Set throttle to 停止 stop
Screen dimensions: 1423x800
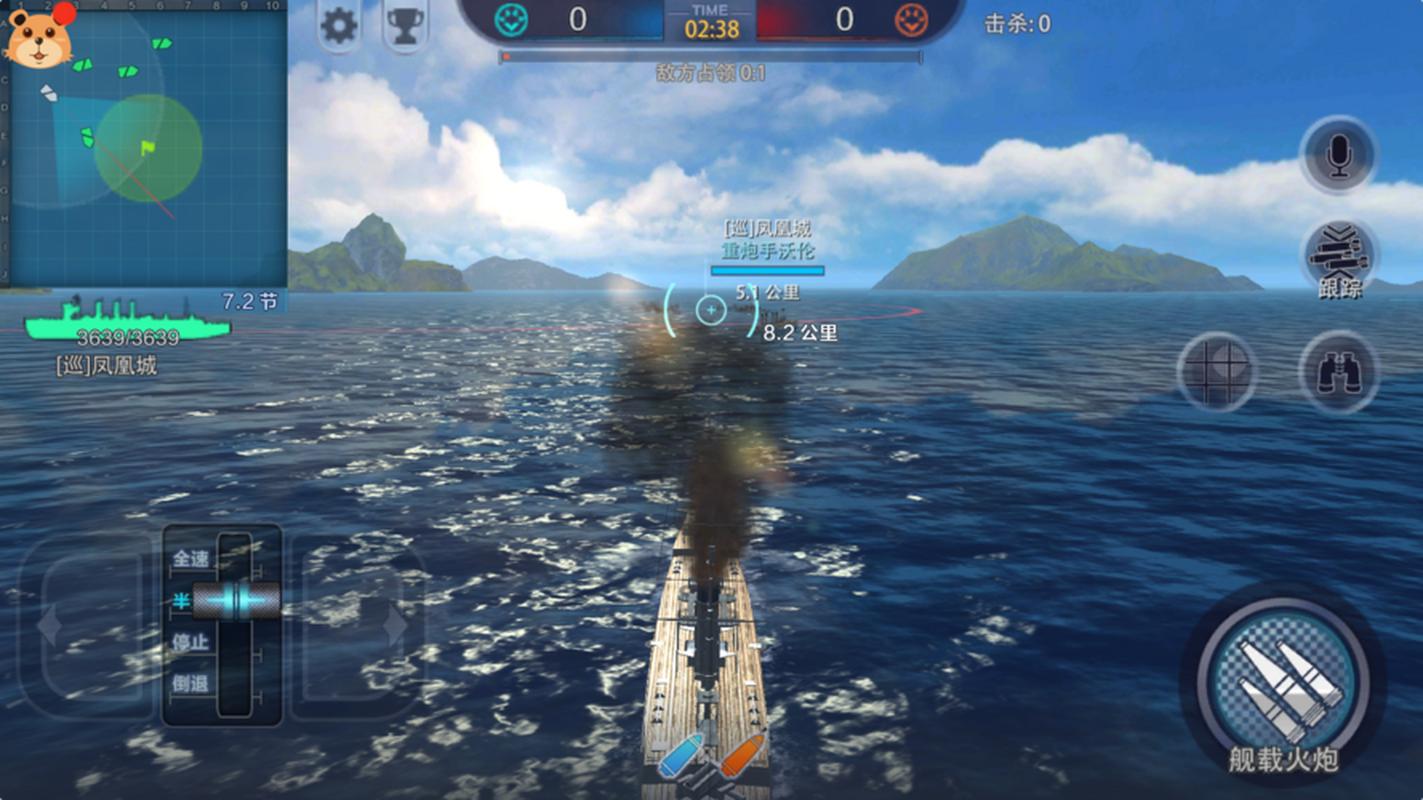(192, 642)
